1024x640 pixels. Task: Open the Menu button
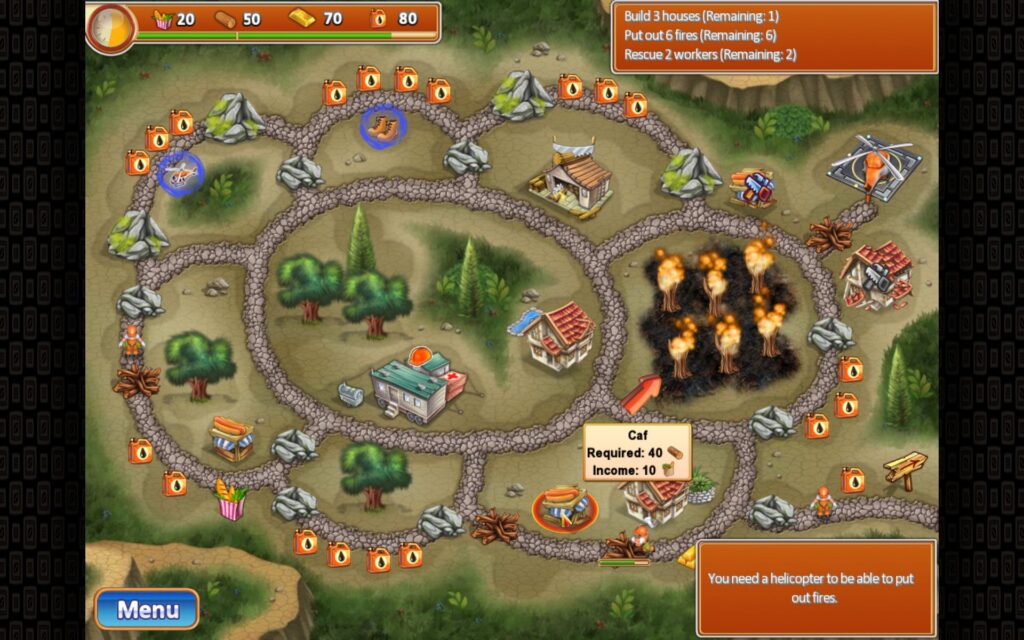click(x=147, y=609)
